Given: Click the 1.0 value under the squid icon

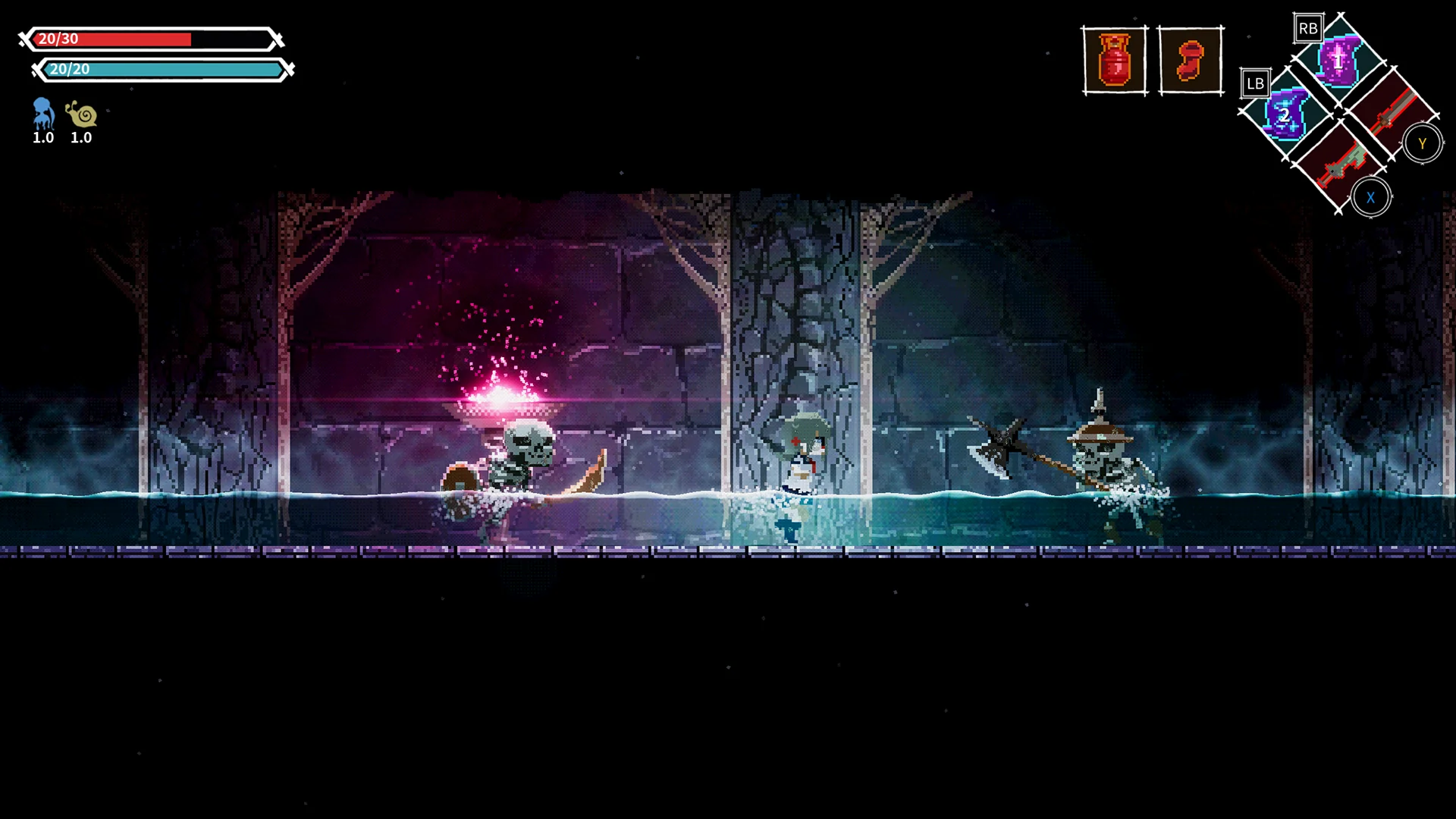Looking at the screenshot, I should pos(42,138).
